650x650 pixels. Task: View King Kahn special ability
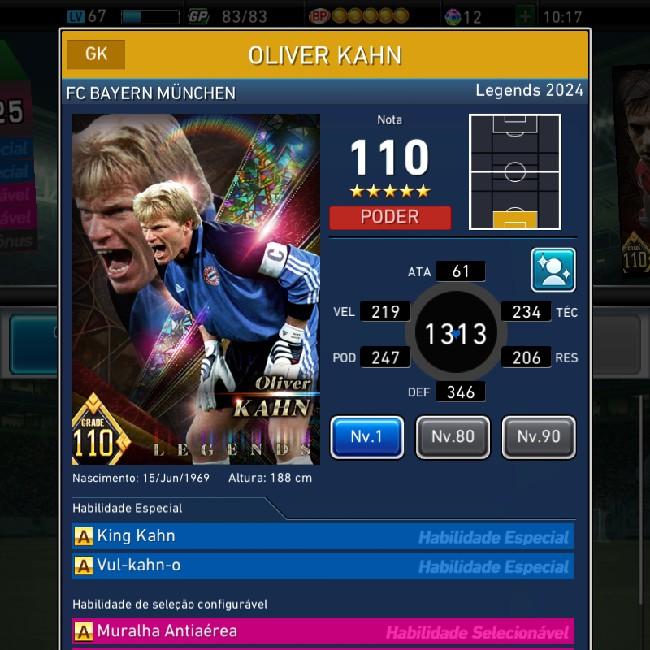click(x=323, y=537)
